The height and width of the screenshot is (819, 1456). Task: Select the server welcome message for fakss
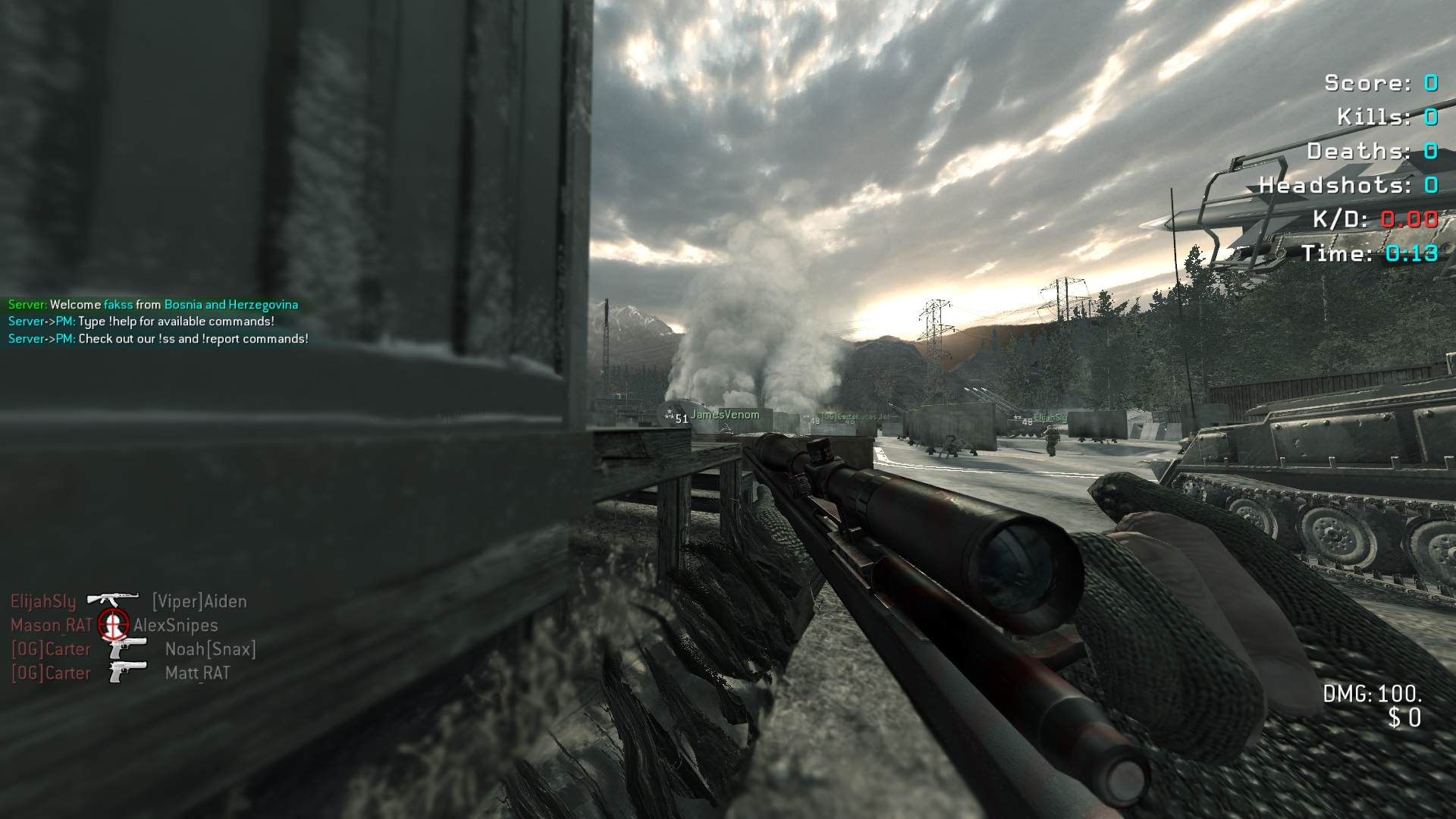coord(153,305)
